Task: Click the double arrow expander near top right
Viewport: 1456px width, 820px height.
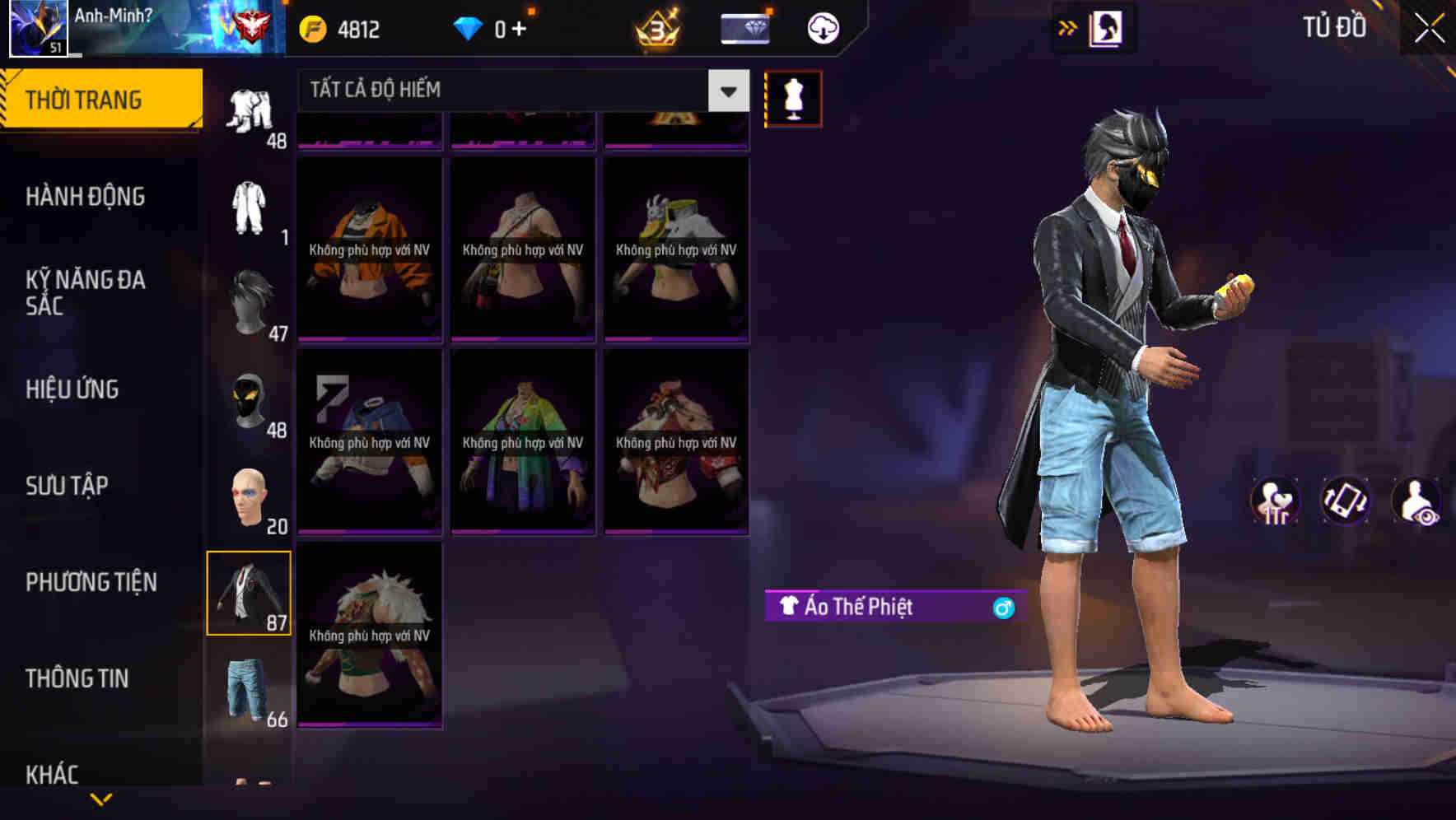Action: coord(1068,27)
